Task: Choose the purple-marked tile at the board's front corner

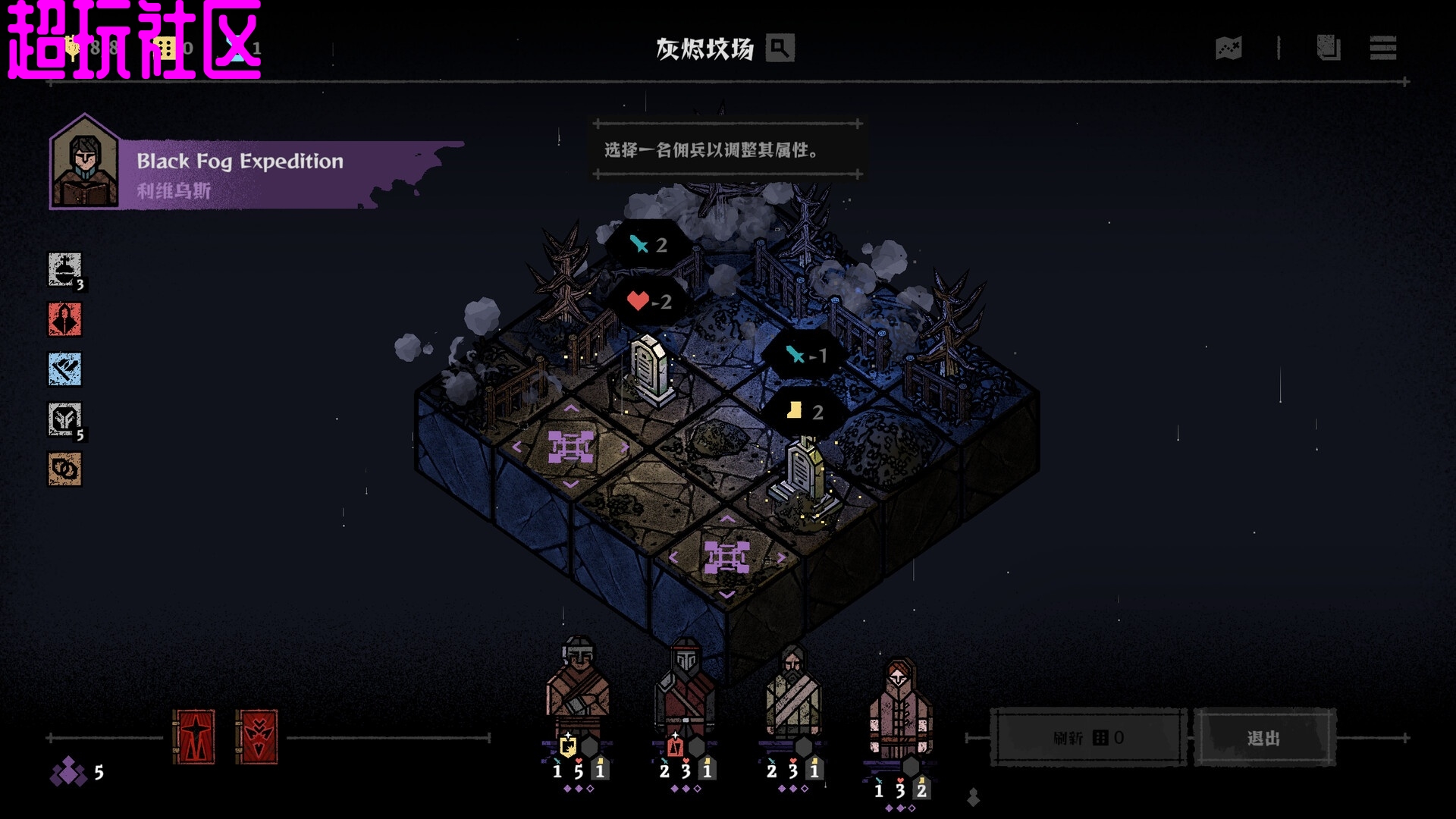Action: pyautogui.click(x=726, y=558)
